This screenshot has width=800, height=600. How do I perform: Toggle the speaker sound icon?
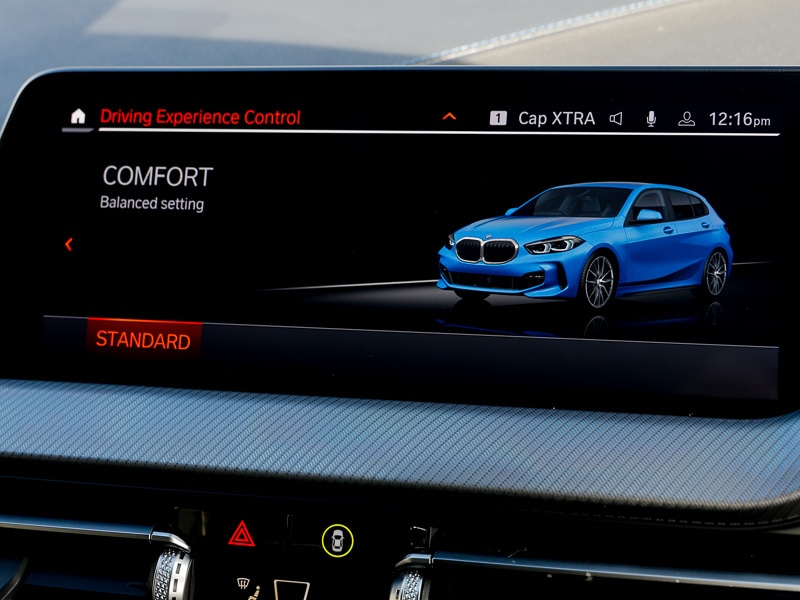(x=616, y=118)
